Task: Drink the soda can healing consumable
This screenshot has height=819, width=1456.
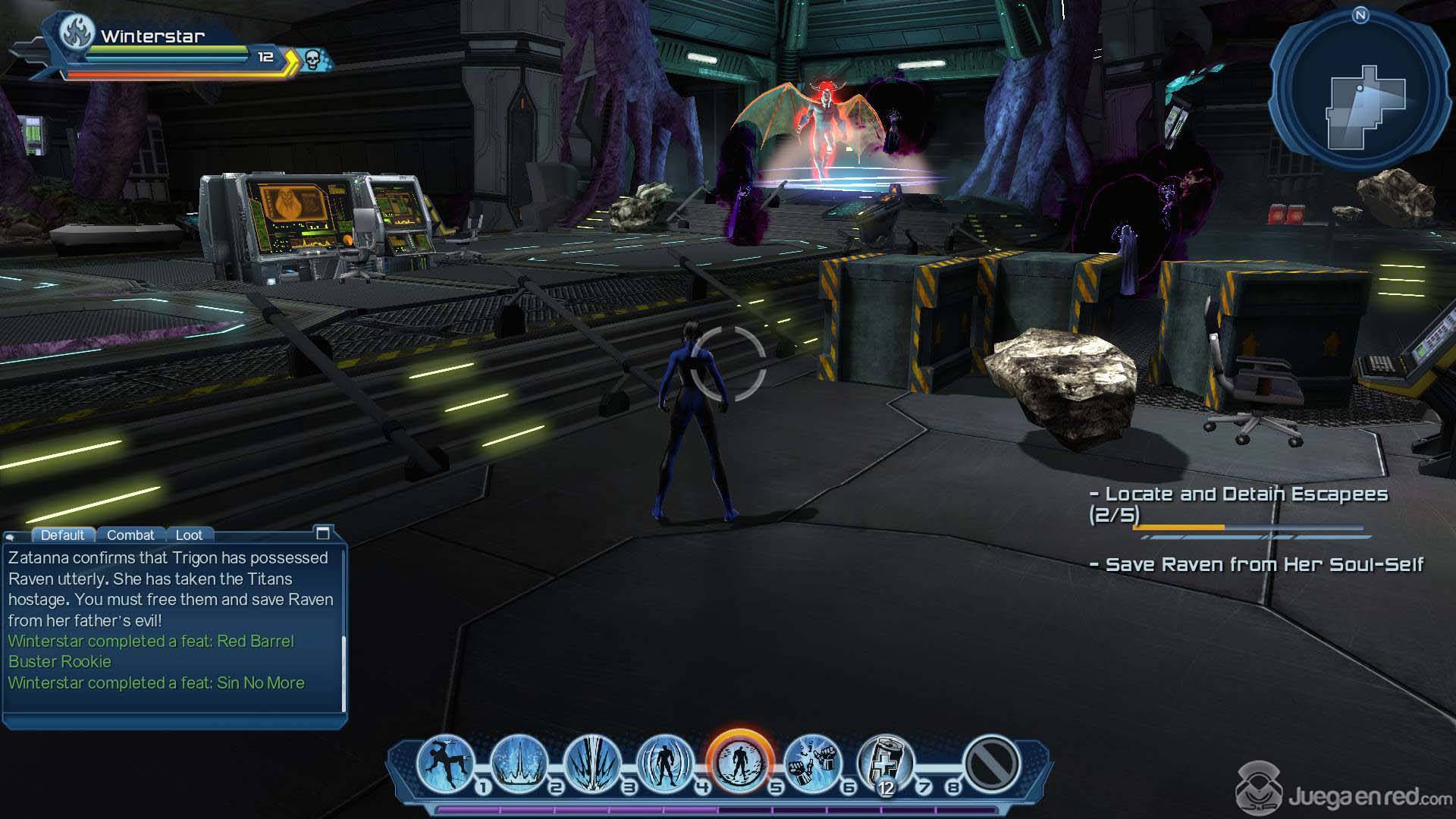Action: (x=885, y=761)
